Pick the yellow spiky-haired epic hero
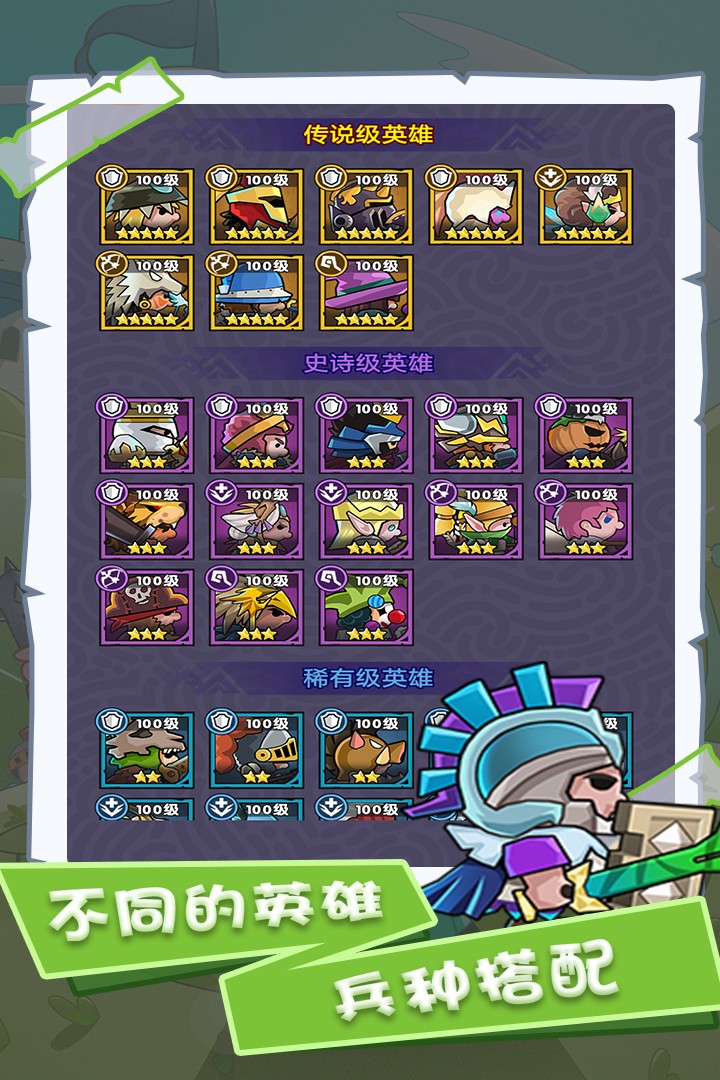This screenshot has width=720, height=1080. click(256, 607)
